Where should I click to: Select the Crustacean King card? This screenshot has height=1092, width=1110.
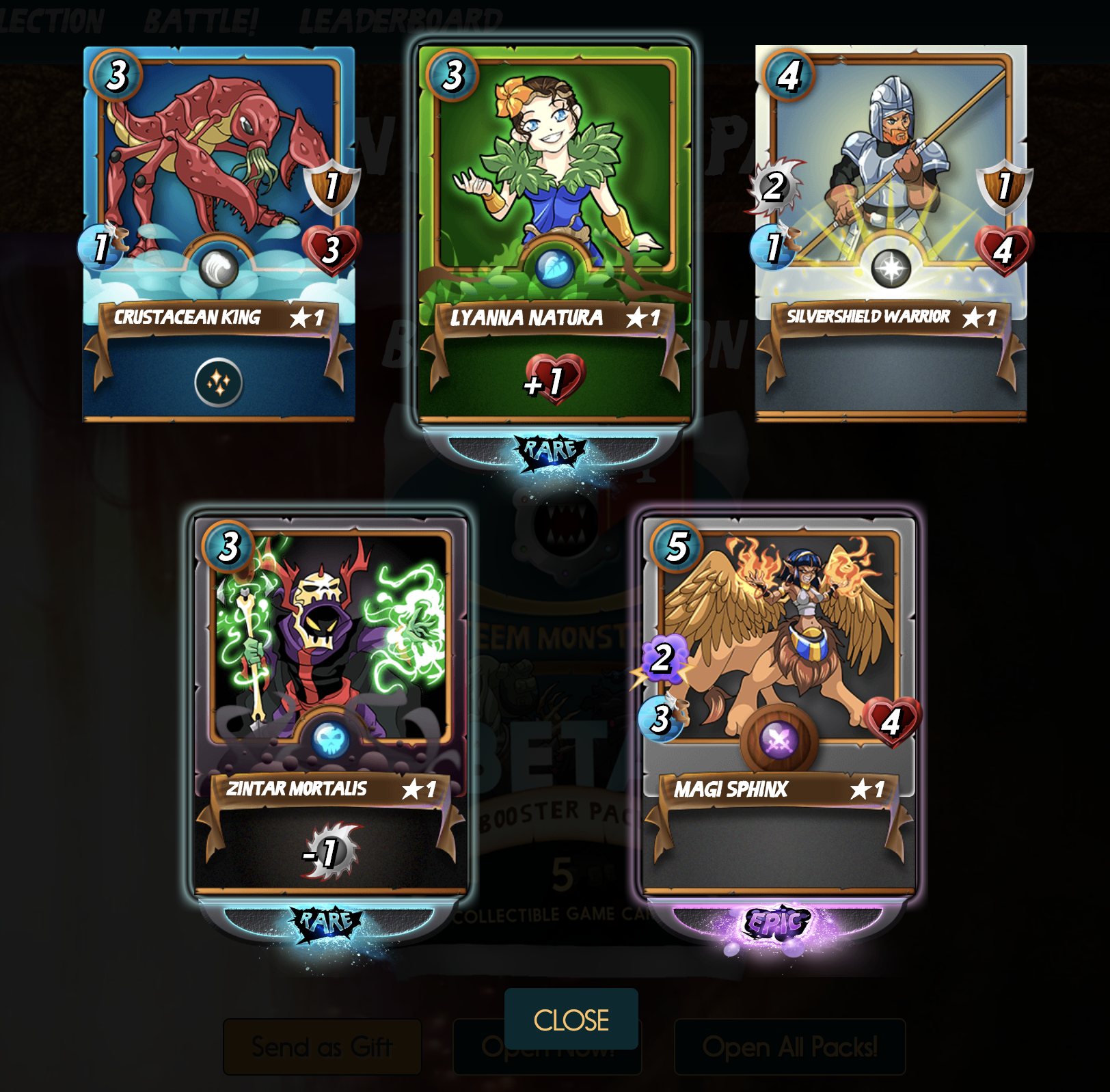[219, 234]
